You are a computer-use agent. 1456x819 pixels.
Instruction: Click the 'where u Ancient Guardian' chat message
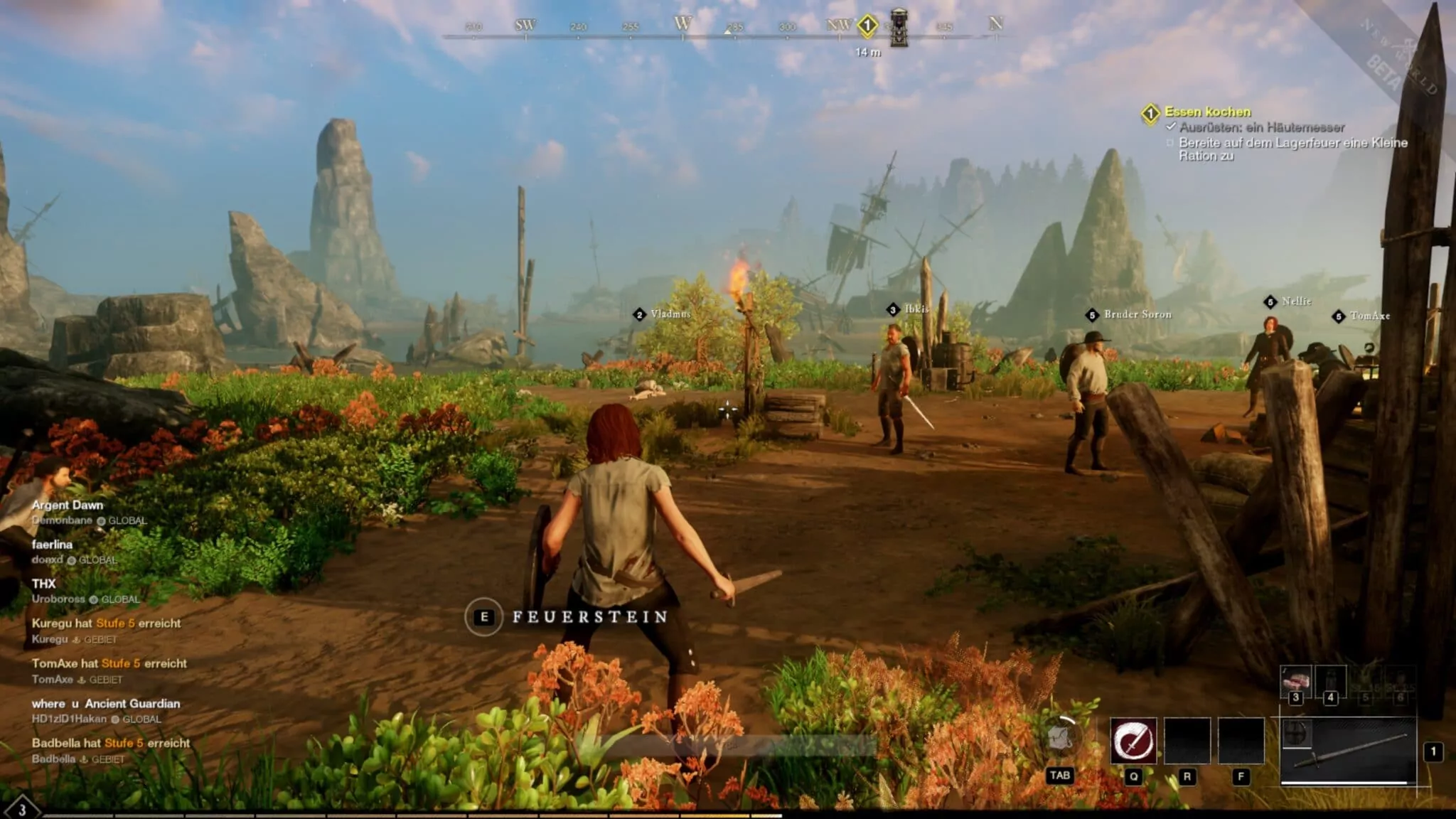click(106, 703)
